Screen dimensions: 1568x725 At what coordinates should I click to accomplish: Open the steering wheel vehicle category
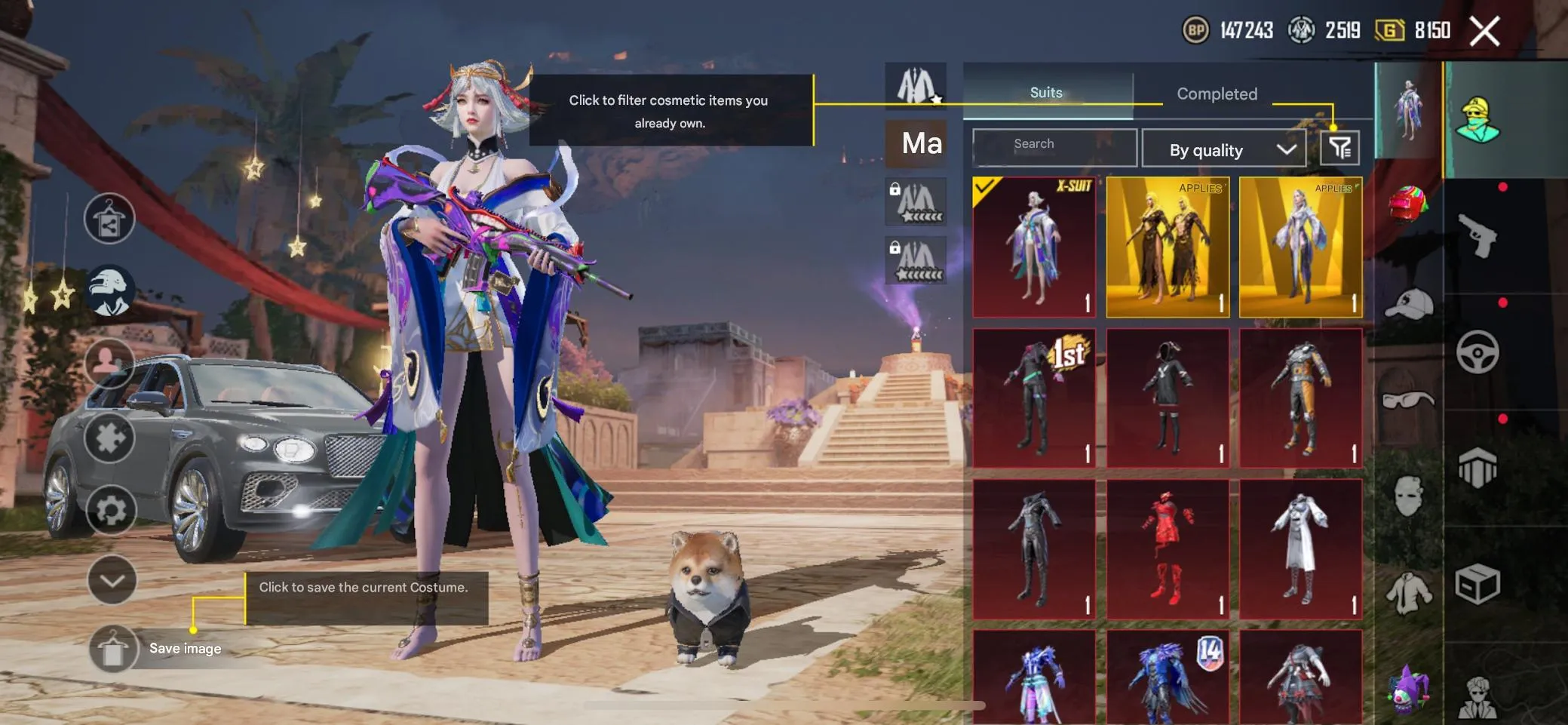1477,352
